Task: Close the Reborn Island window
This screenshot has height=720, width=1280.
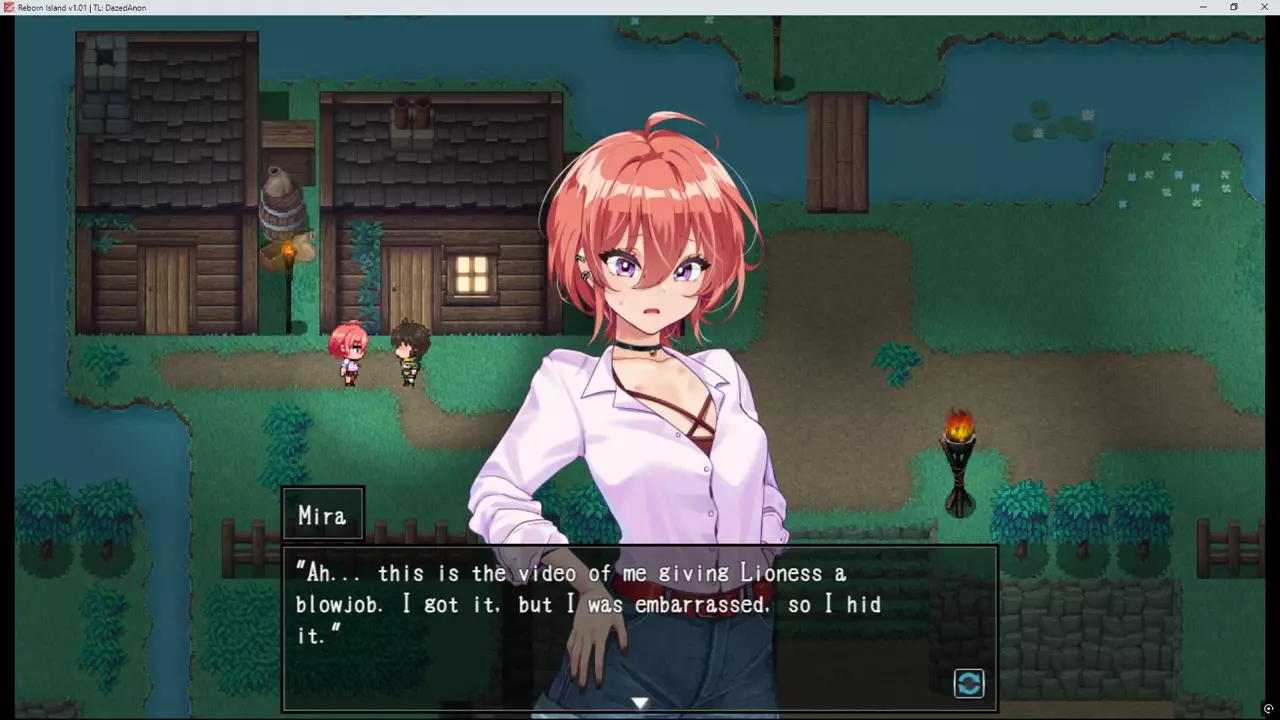Action: [x=1264, y=7]
